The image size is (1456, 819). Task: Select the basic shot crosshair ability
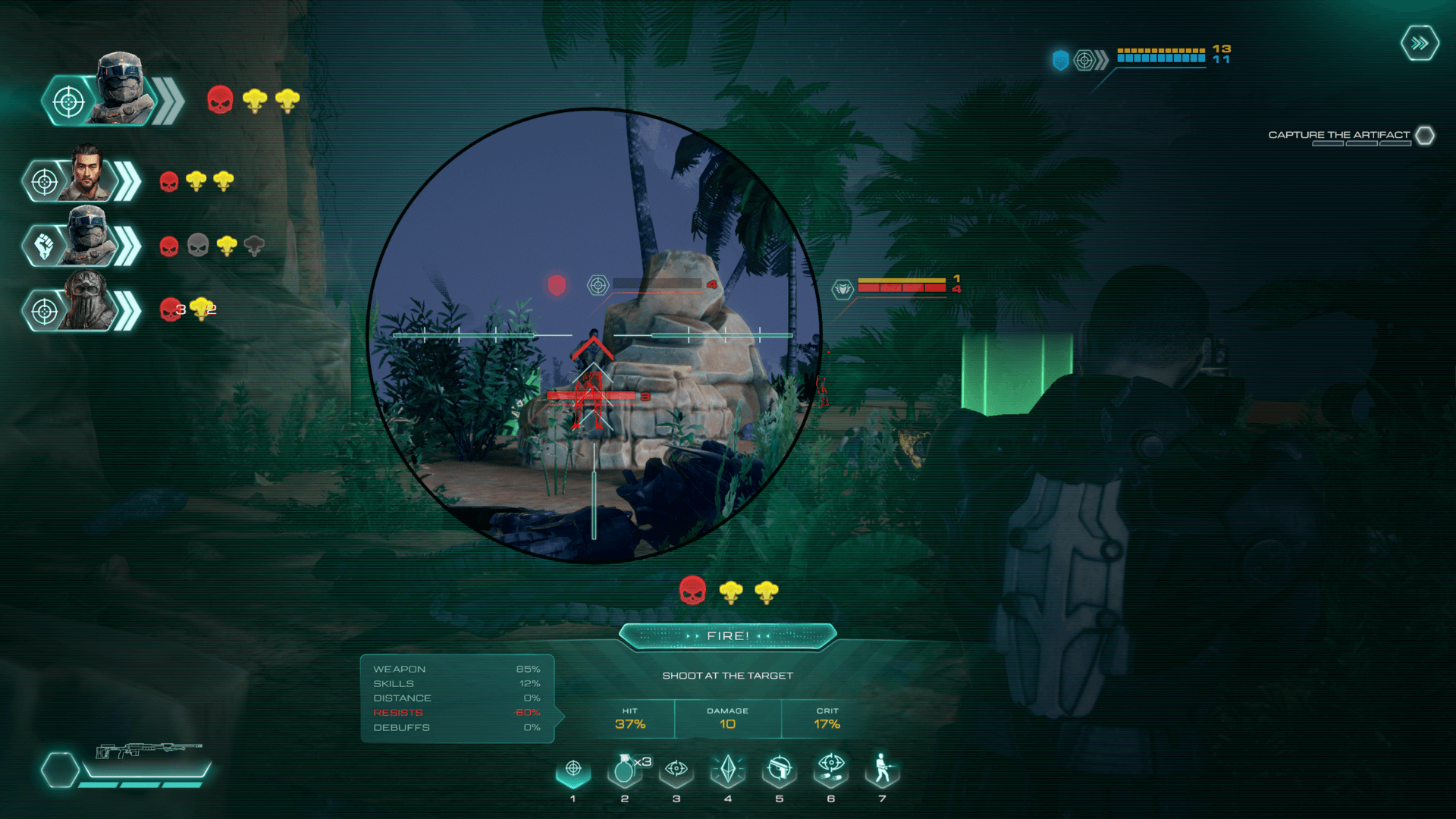coord(573,770)
